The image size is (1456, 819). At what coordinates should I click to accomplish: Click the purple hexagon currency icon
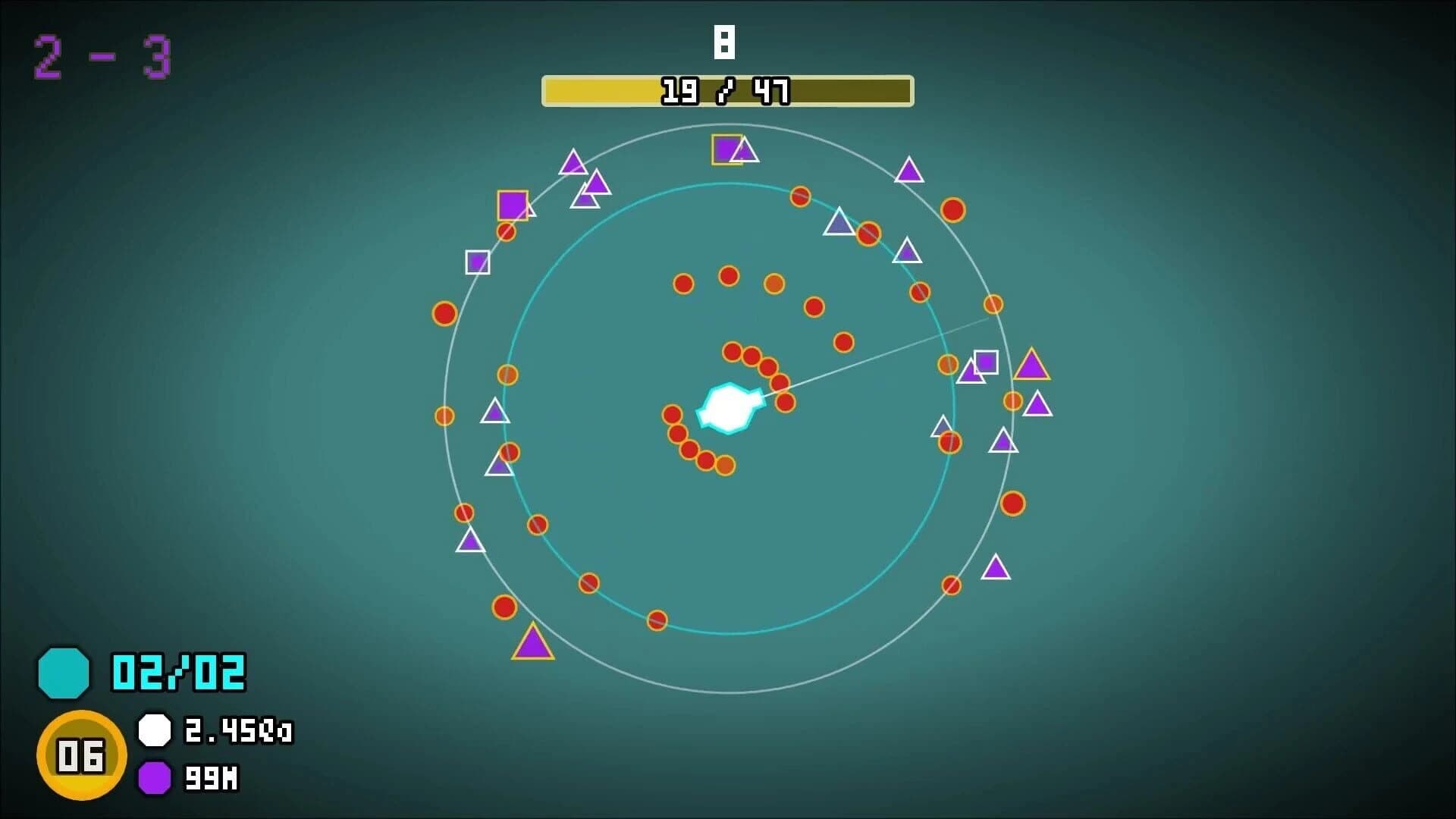(x=155, y=777)
